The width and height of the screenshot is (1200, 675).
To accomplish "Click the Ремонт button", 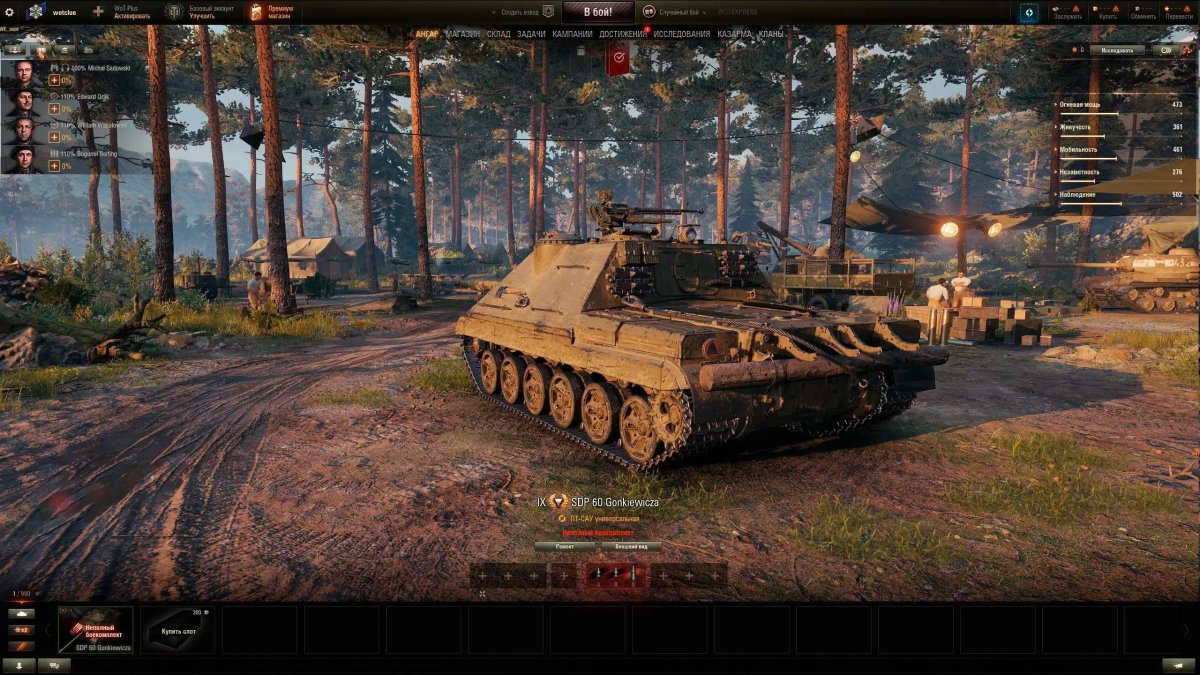I will [565, 547].
